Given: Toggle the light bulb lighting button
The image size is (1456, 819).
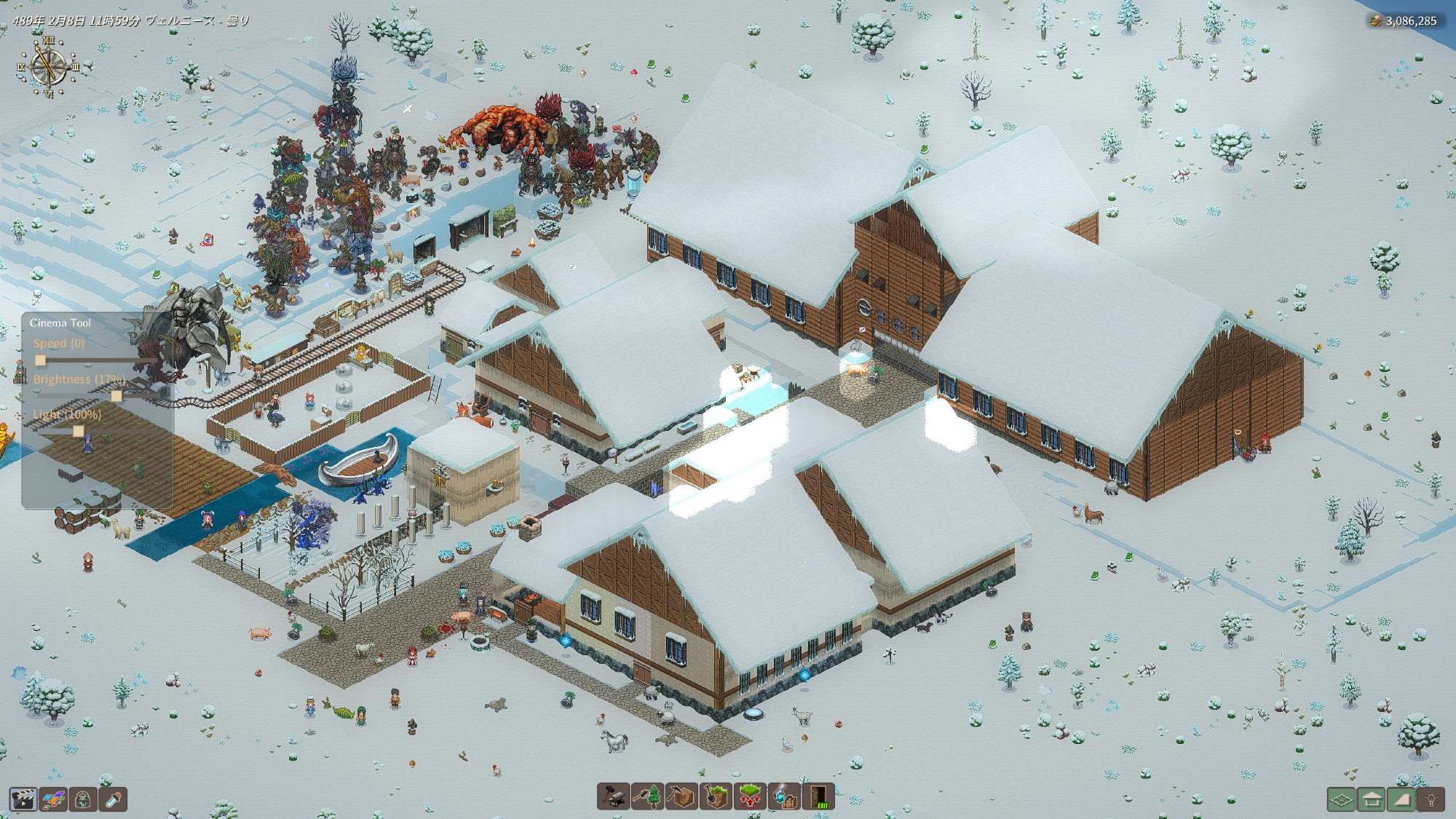Looking at the screenshot, I should (x=1431, y=800).
